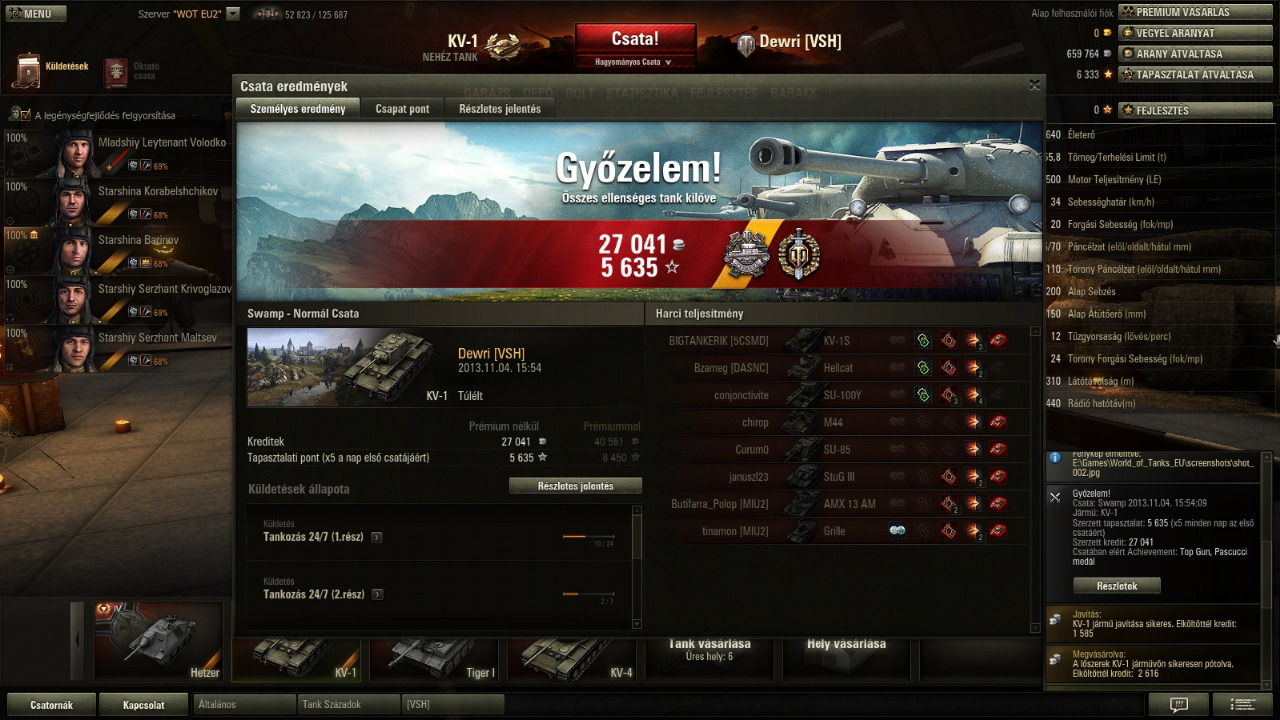Screen dimensions: 1280x720
Task: Select the Hetzer tank in carousel
Action: pos(158,641)
